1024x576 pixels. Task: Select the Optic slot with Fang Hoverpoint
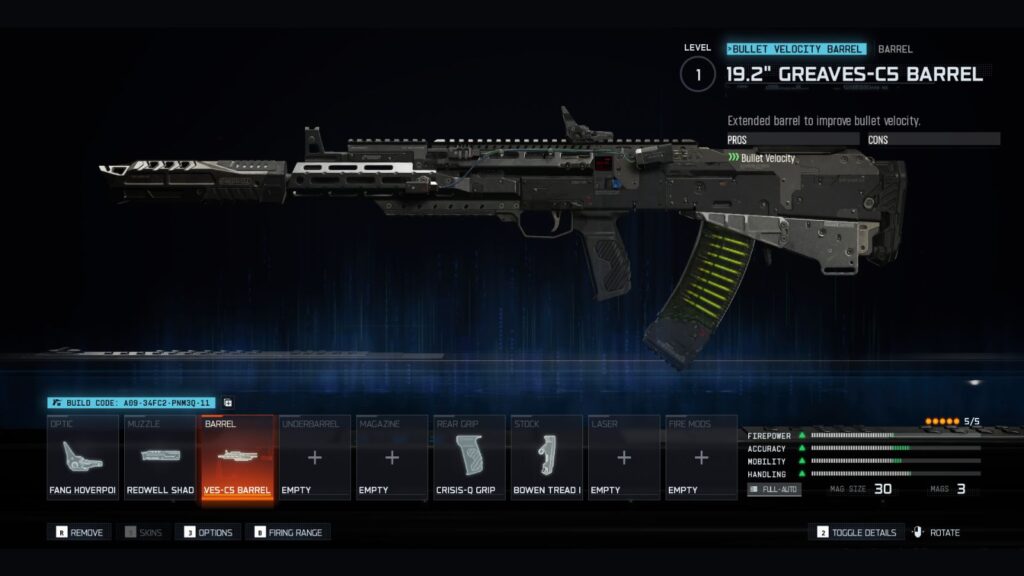click(83, 457)
